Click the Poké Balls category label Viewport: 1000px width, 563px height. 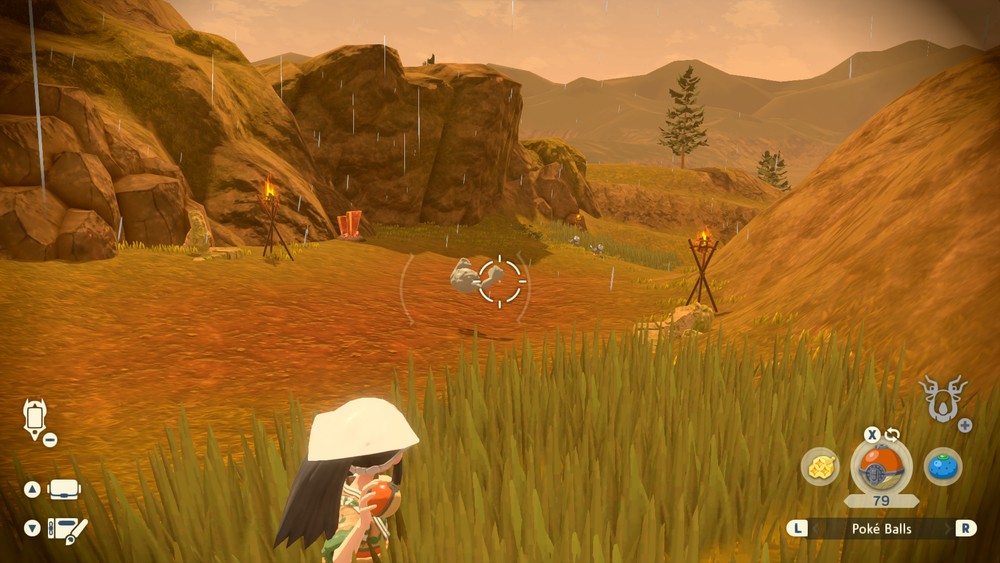(881, 528)
